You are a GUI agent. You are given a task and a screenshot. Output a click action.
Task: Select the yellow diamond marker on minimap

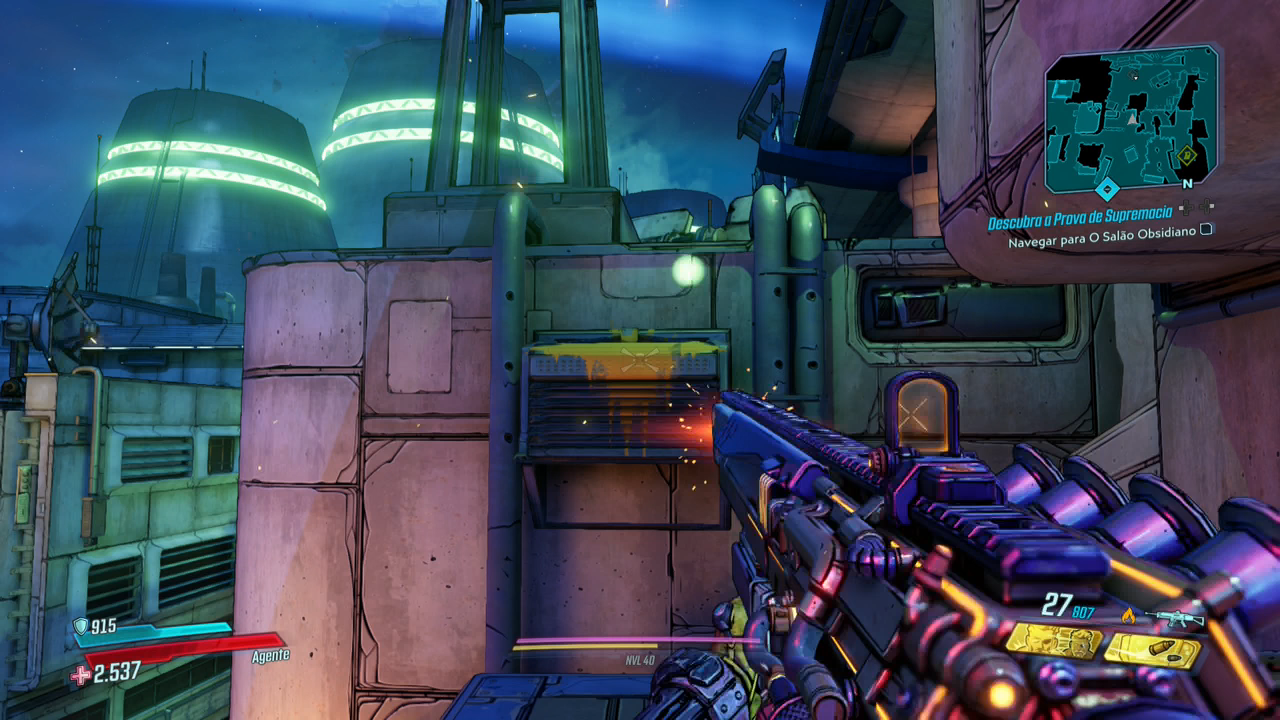pyautogui.click(x=1187, y=154)
